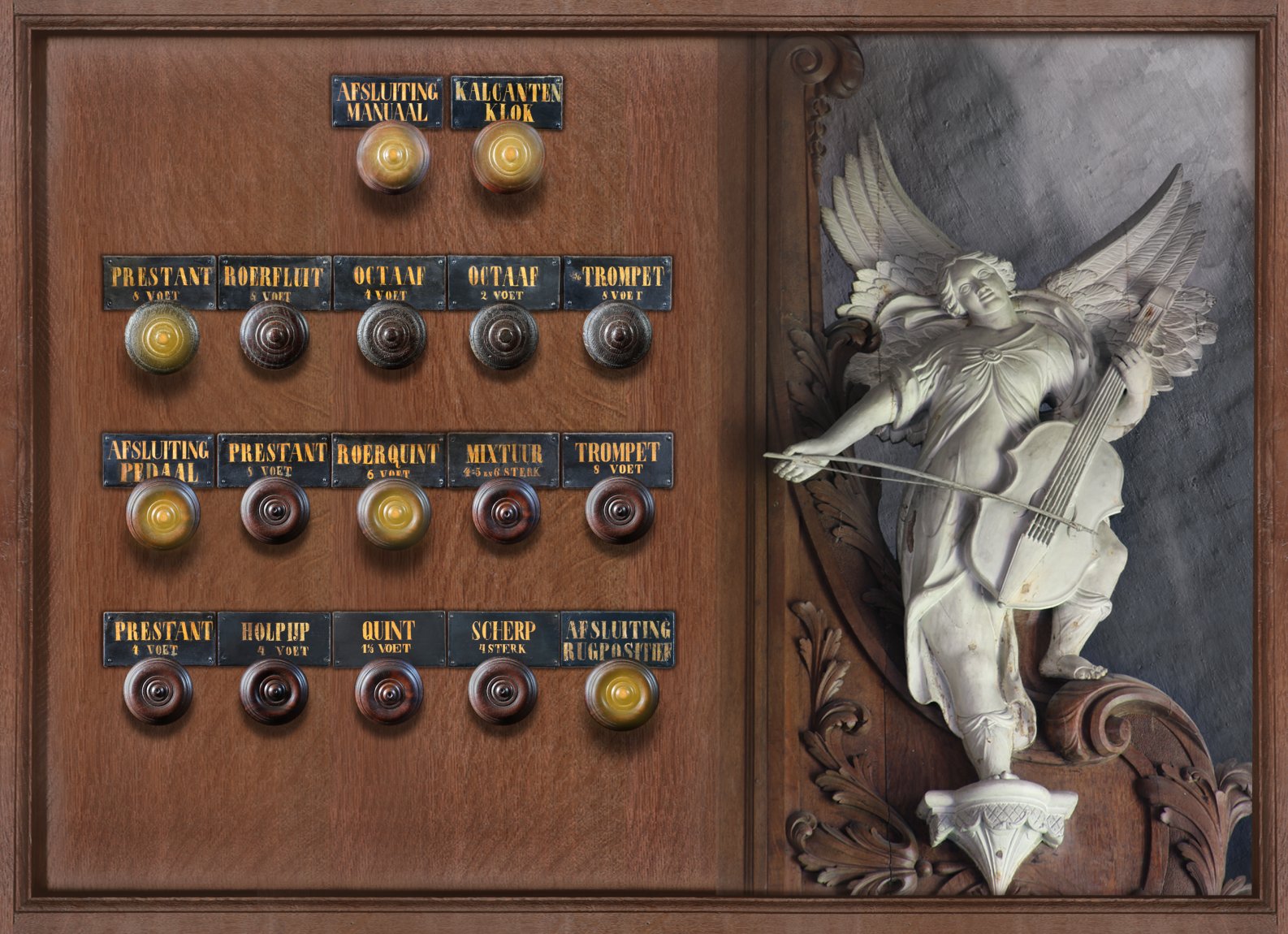This screenshot has width=1288, height=934.
Task: Select the Holpijp 4 Voet stop
Action: [274, 691]
